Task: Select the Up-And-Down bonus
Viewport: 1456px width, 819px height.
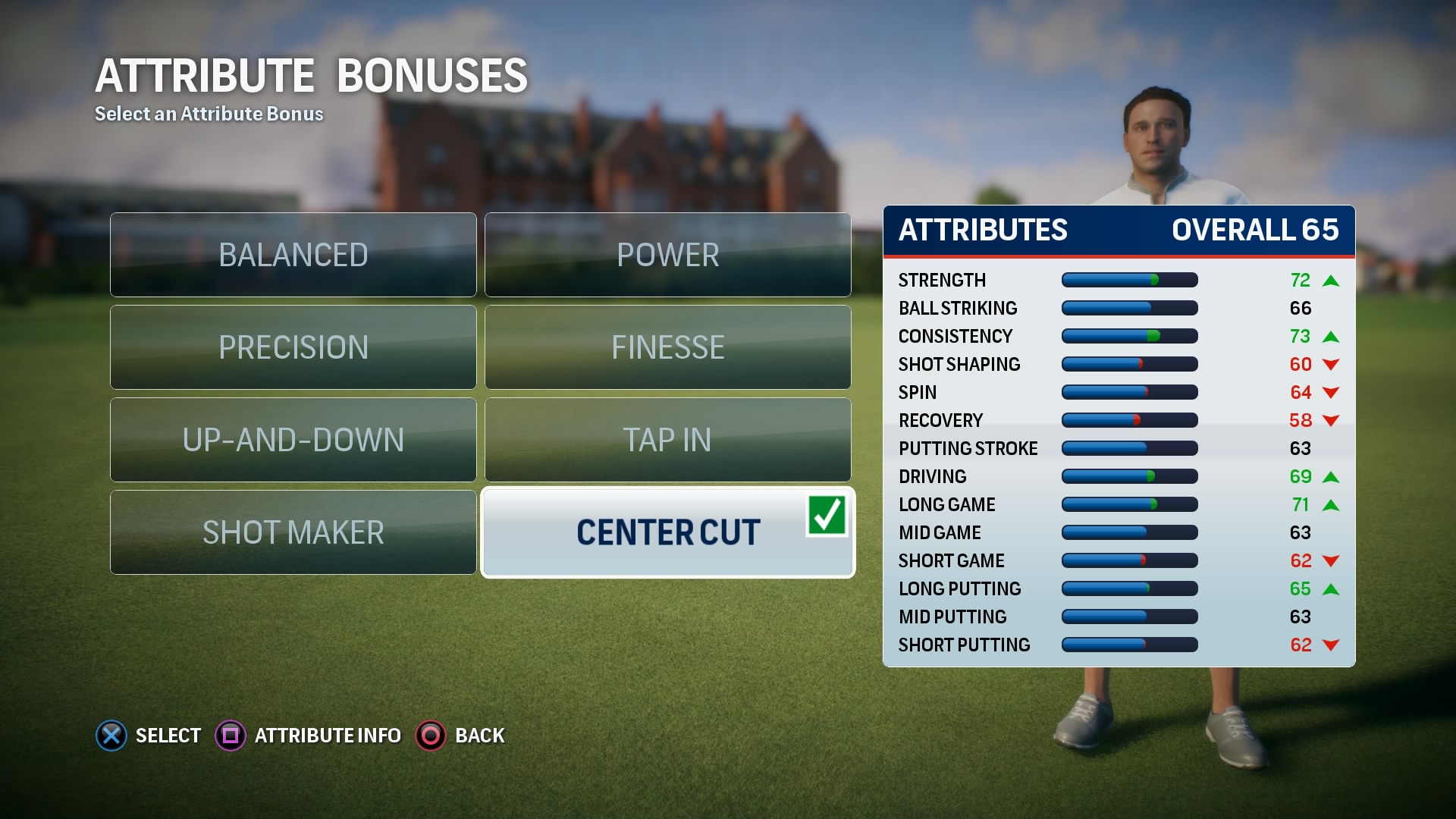Action: click(x=293, y=440)
